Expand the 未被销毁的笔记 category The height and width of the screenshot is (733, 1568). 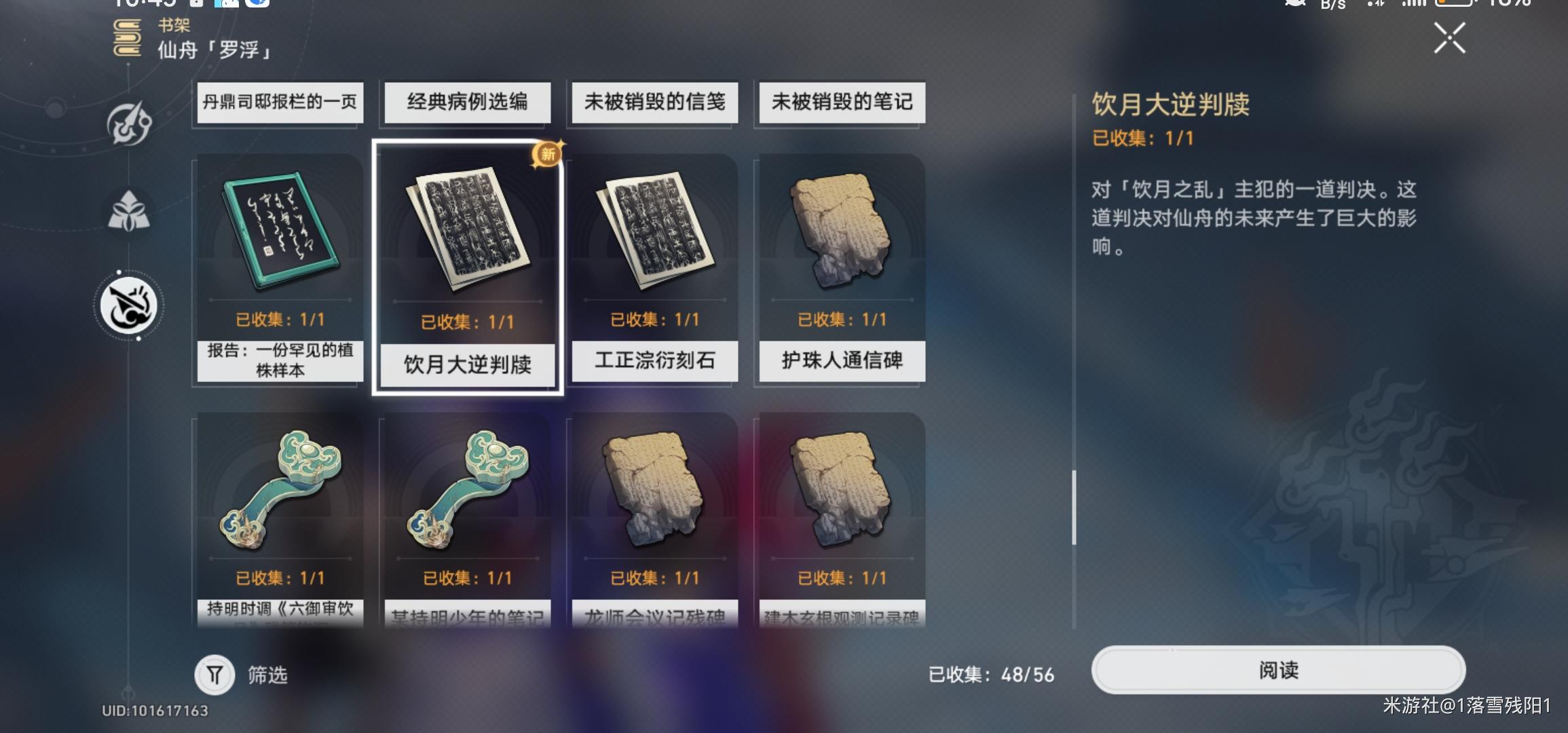click(840, 102)
